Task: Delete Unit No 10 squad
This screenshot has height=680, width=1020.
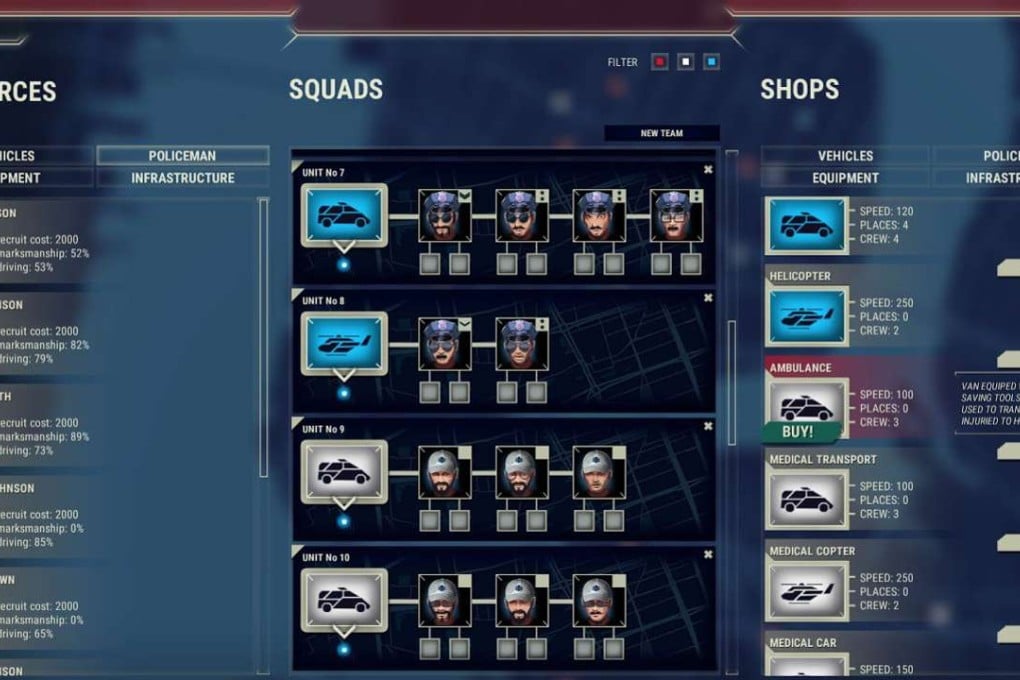Action: (x=708, y=554)
